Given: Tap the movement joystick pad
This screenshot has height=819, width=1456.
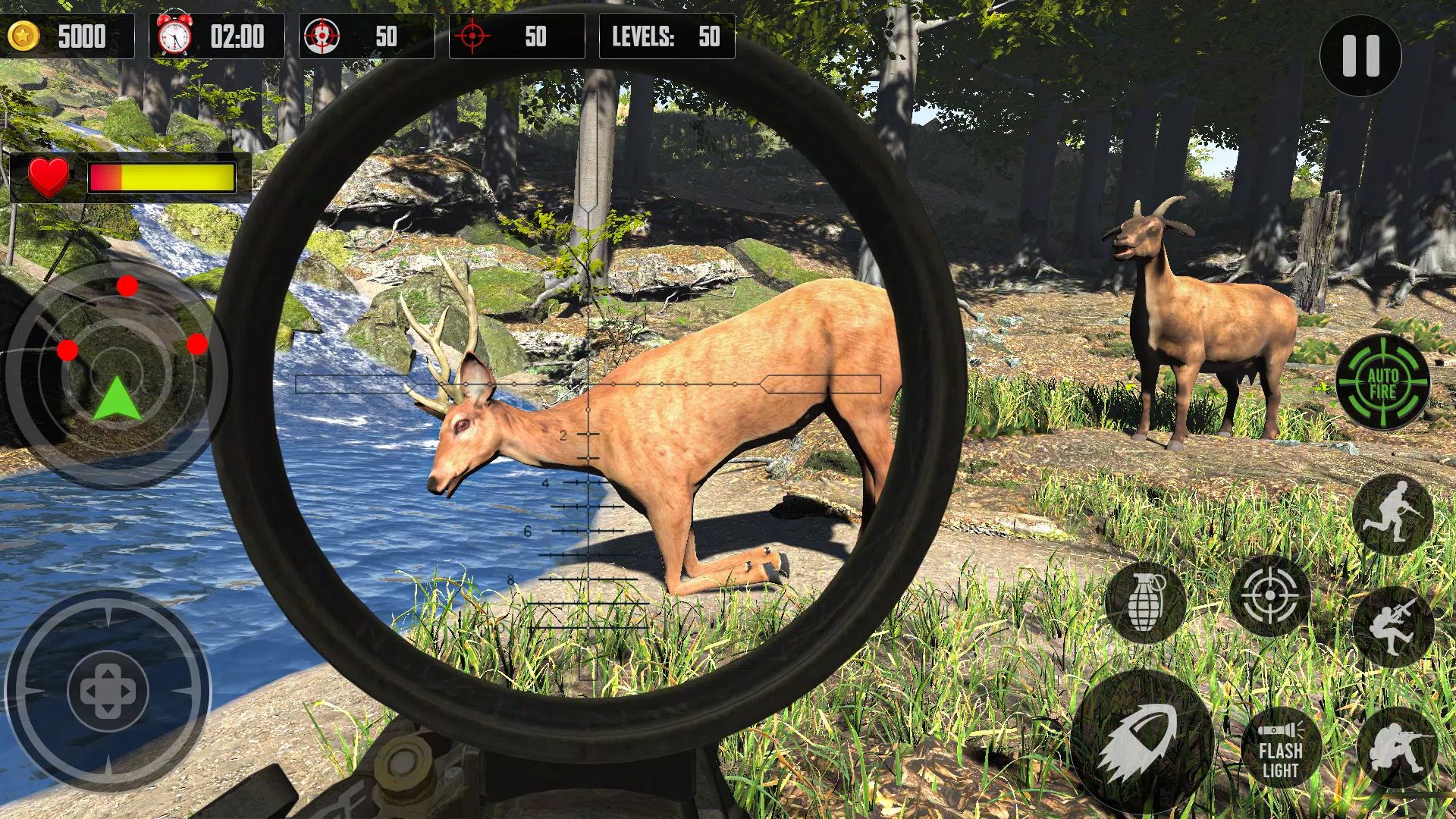Looking at the screenshot, I should click(x=108, y=692).
